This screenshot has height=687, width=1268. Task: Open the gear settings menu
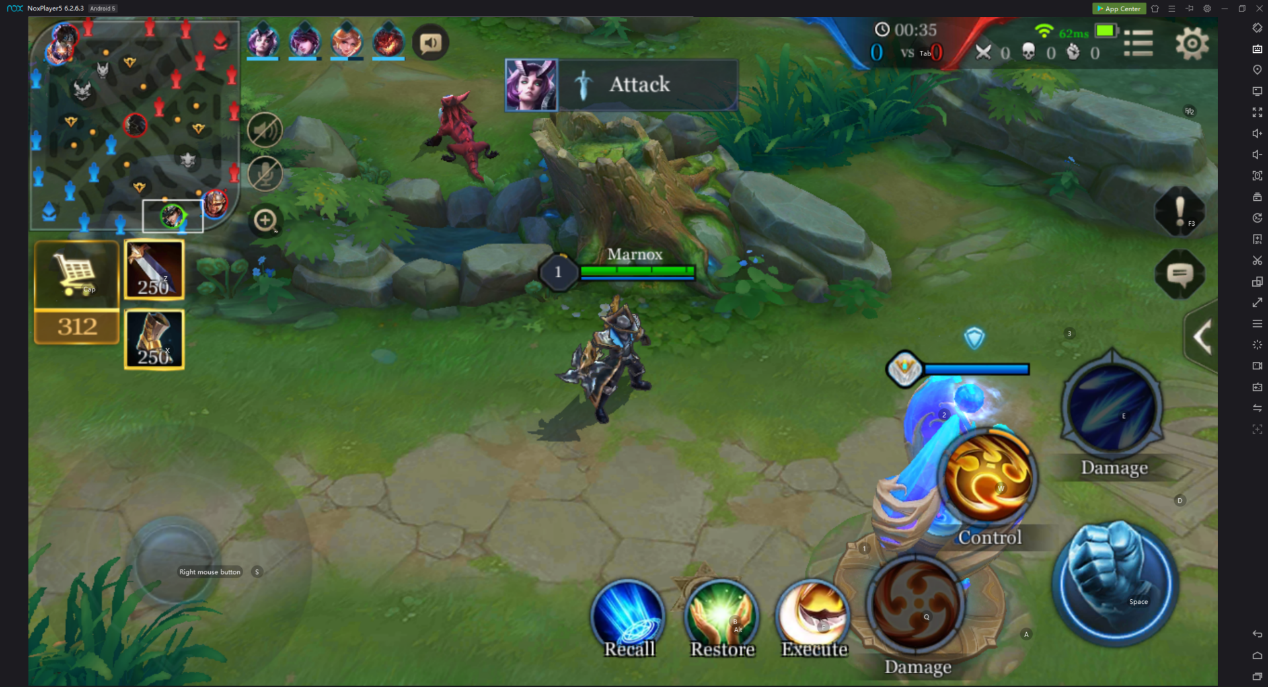[x=1191, y=43]
